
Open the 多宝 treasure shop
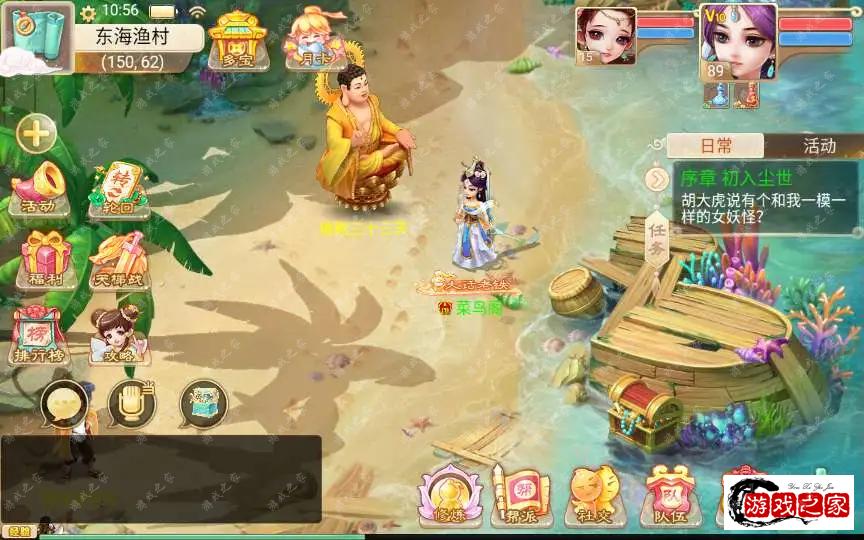point(235,39)
